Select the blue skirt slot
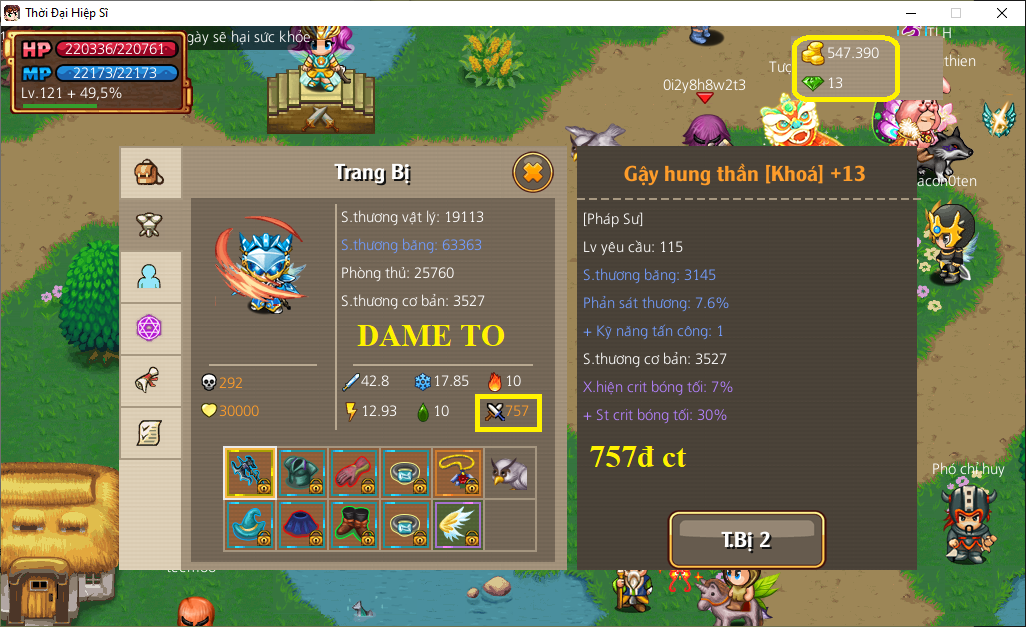 coord(302,525)
